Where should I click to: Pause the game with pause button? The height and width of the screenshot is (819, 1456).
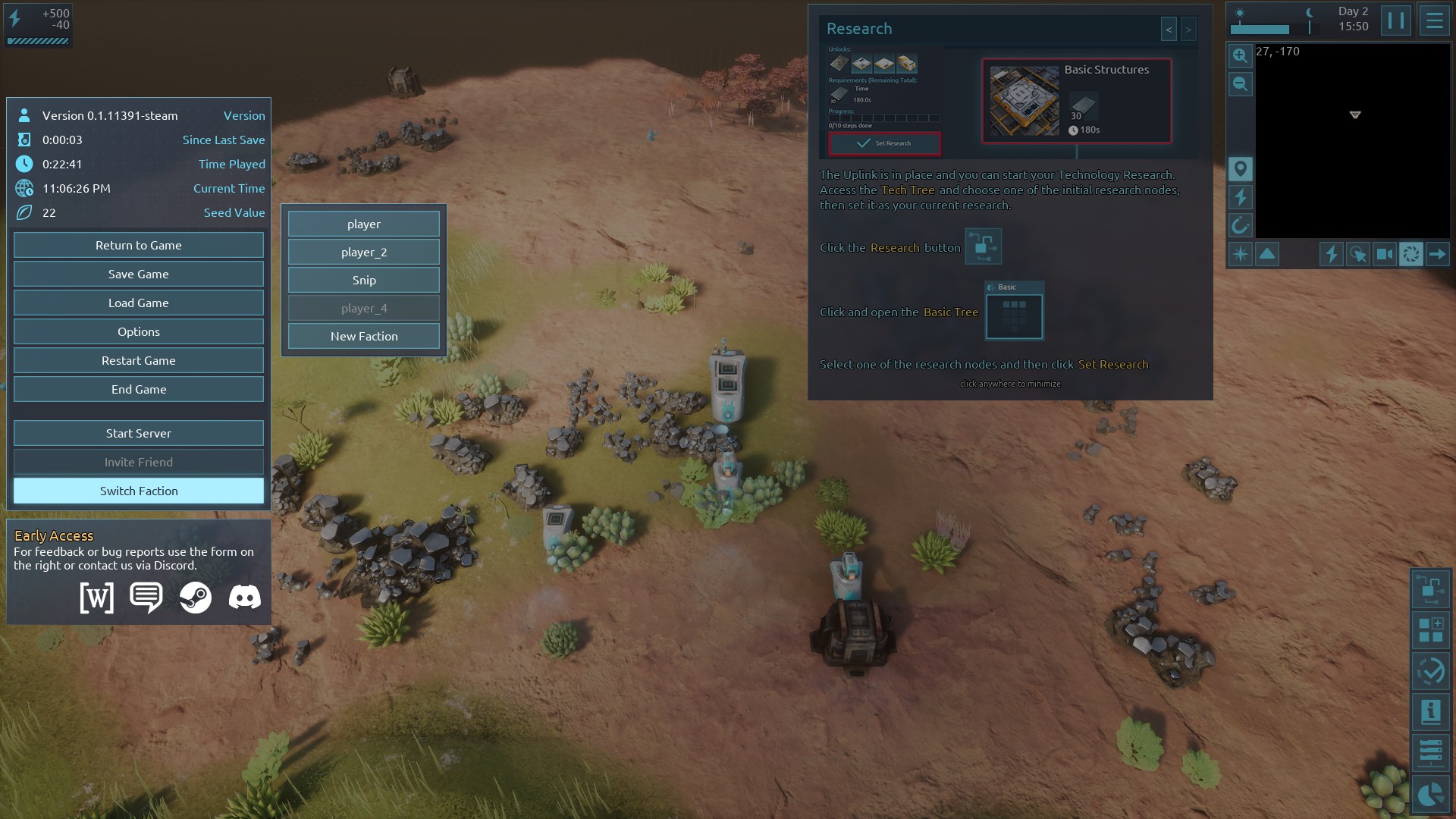click(x=1395, y=20)
